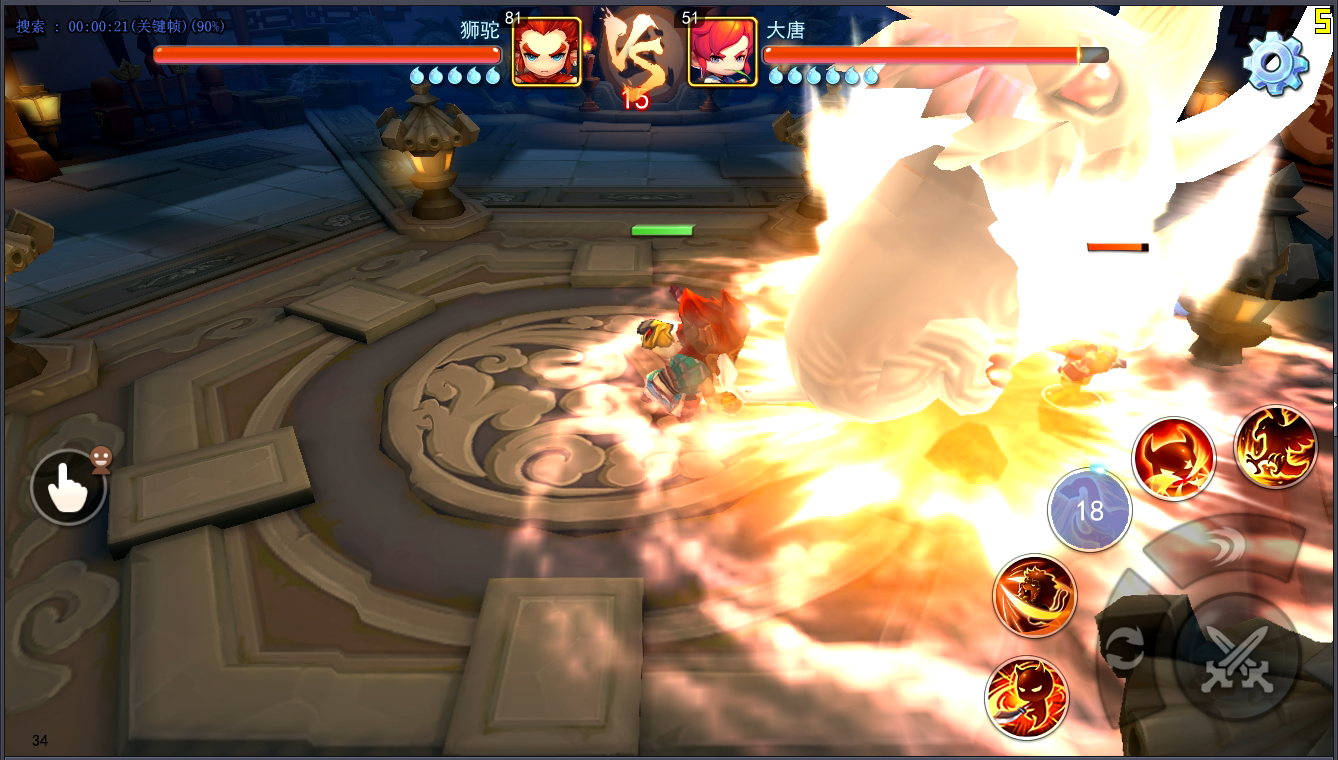Tap the circular arrows swap button
The image size is (1338, 760).
click(1125, 649)
